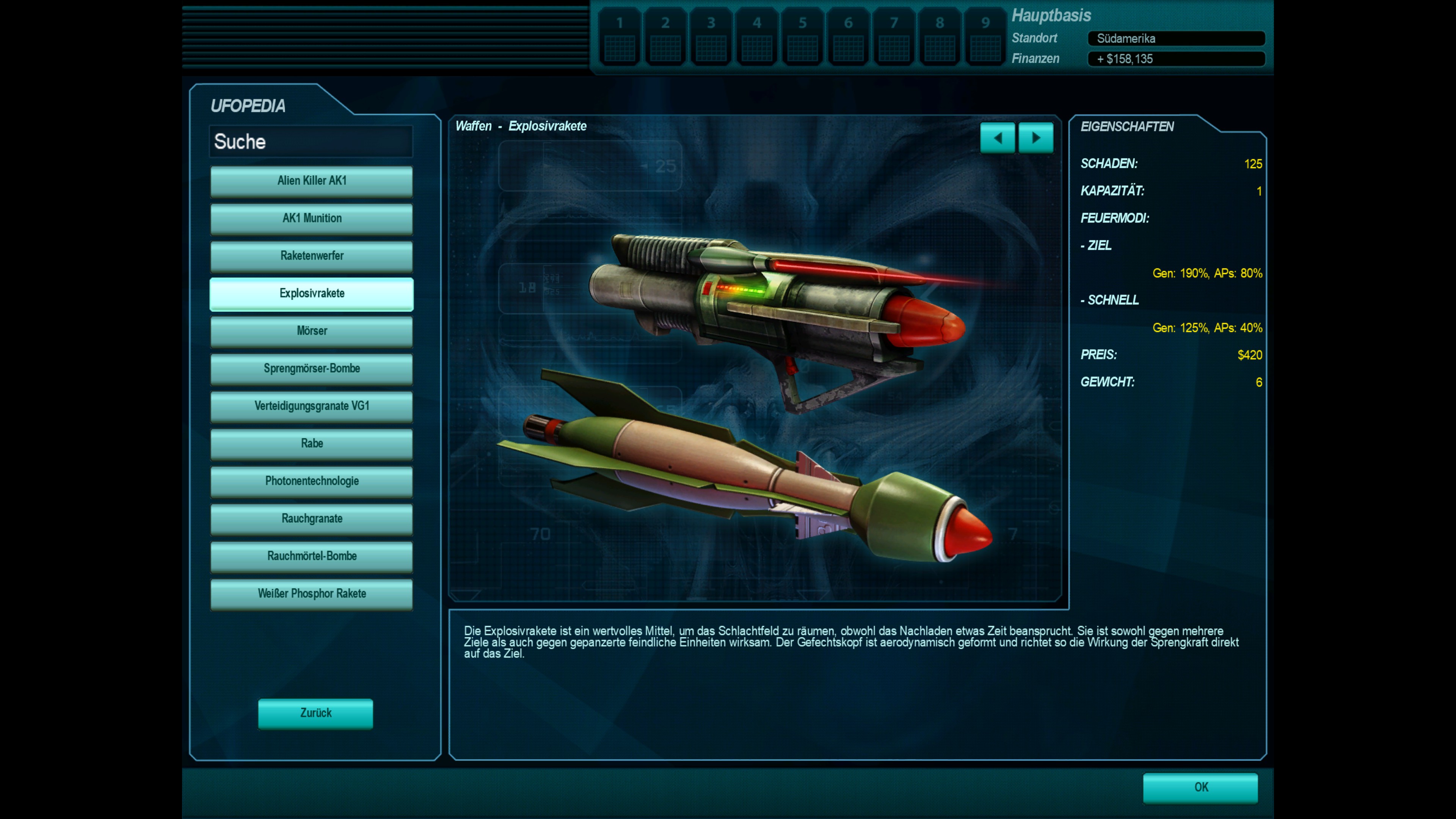Open the AK1 Munition entry

tap(311, 218)
